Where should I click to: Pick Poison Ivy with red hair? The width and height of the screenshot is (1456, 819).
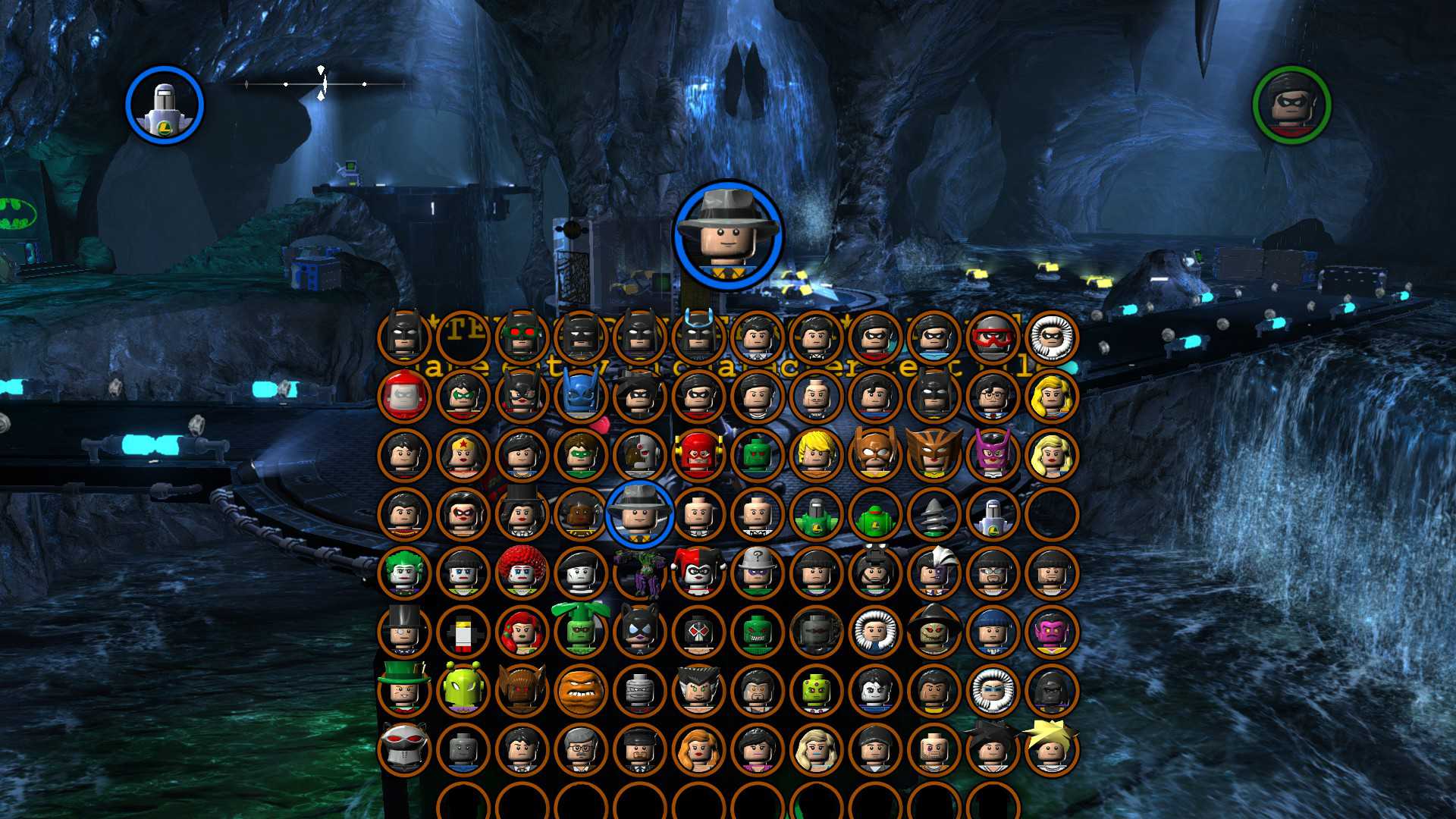point(522,631)
